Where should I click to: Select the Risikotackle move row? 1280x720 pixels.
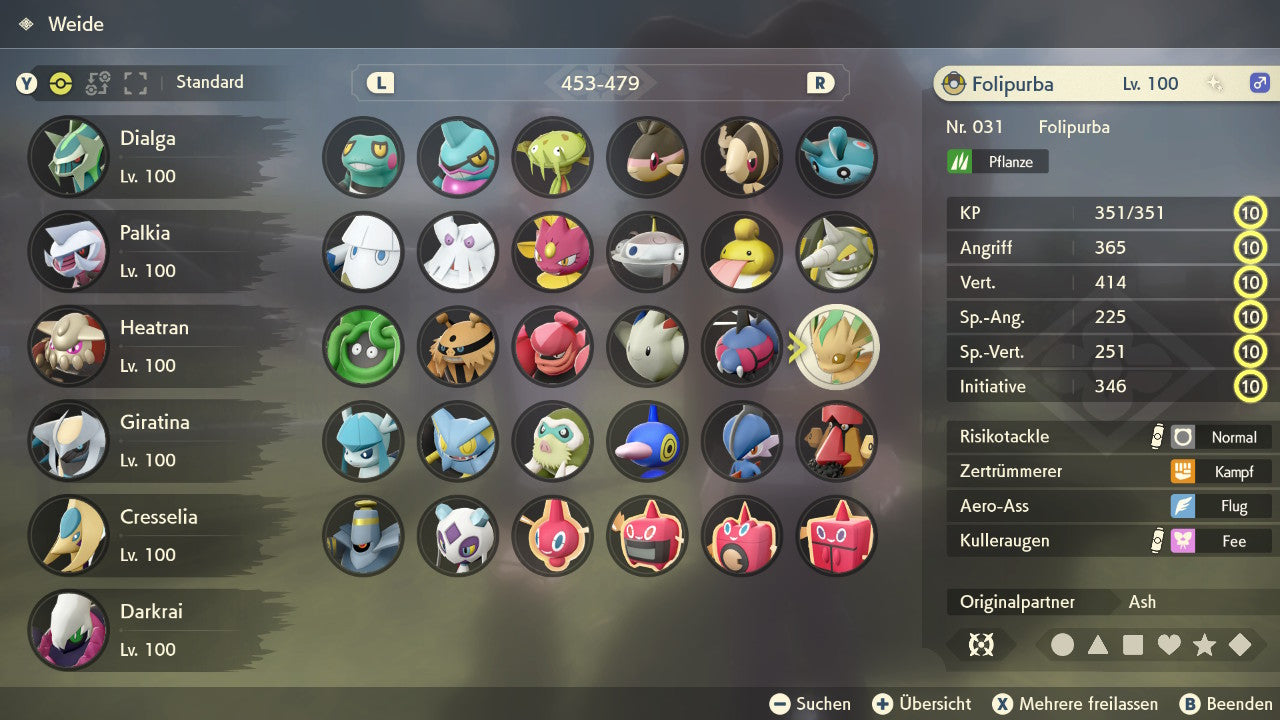1108,437
